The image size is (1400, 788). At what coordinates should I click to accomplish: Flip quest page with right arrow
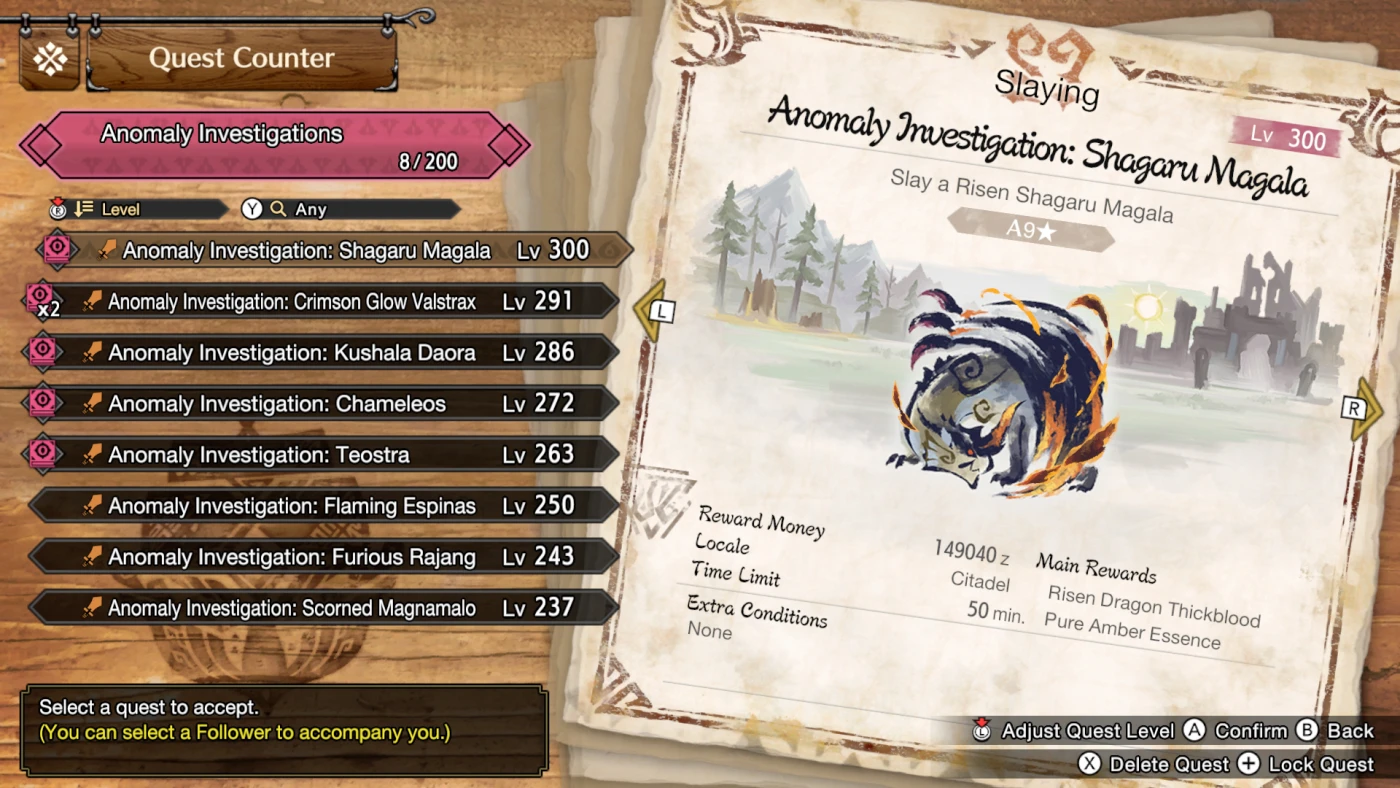(x=1362, y=408)
